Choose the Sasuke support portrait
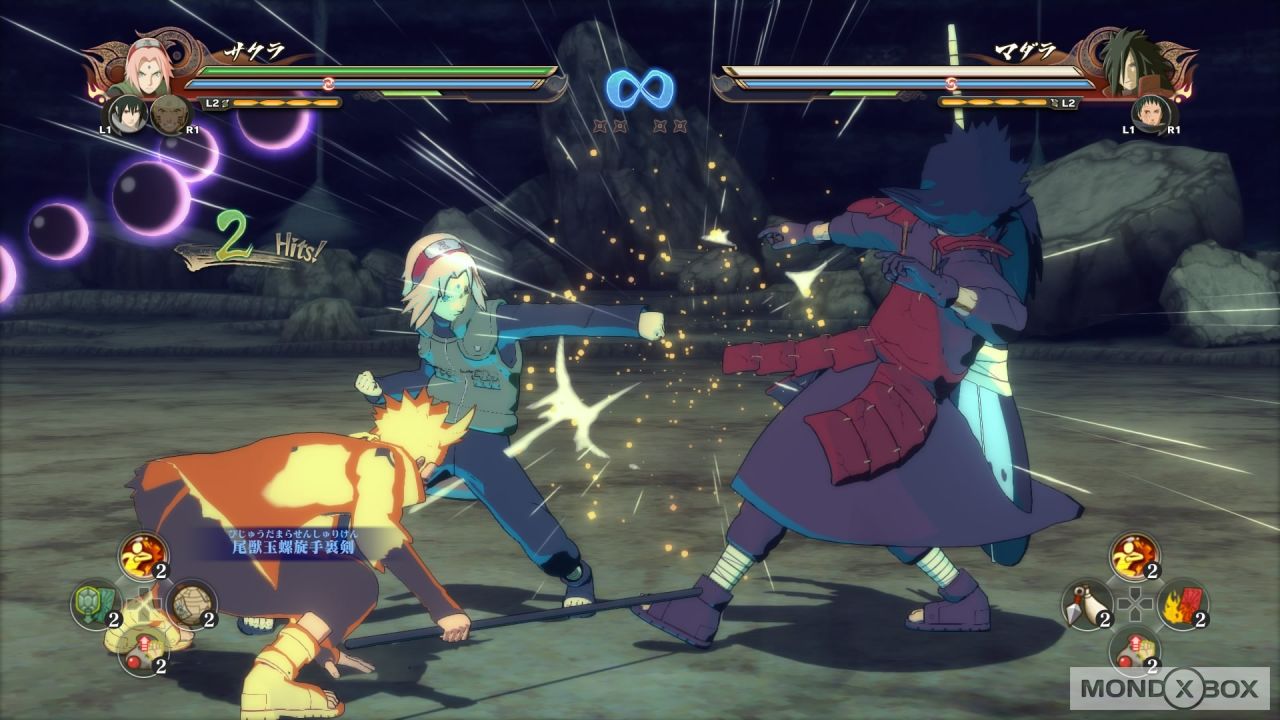Image resolution: width=1280 pixels, height=720 pixels. [x=127, y=113]
